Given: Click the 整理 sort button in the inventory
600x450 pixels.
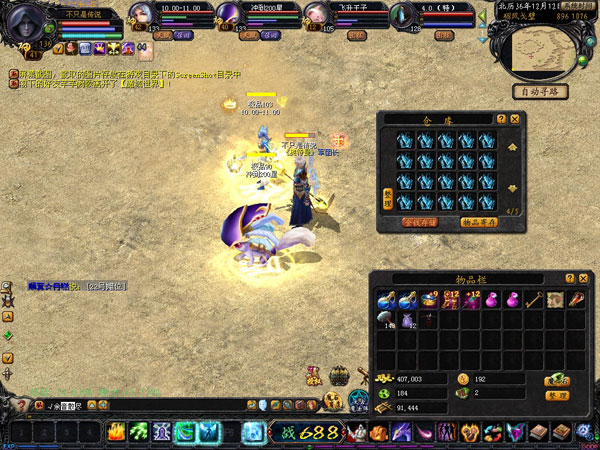Looking at the screenshot, I should pos(557,396).
